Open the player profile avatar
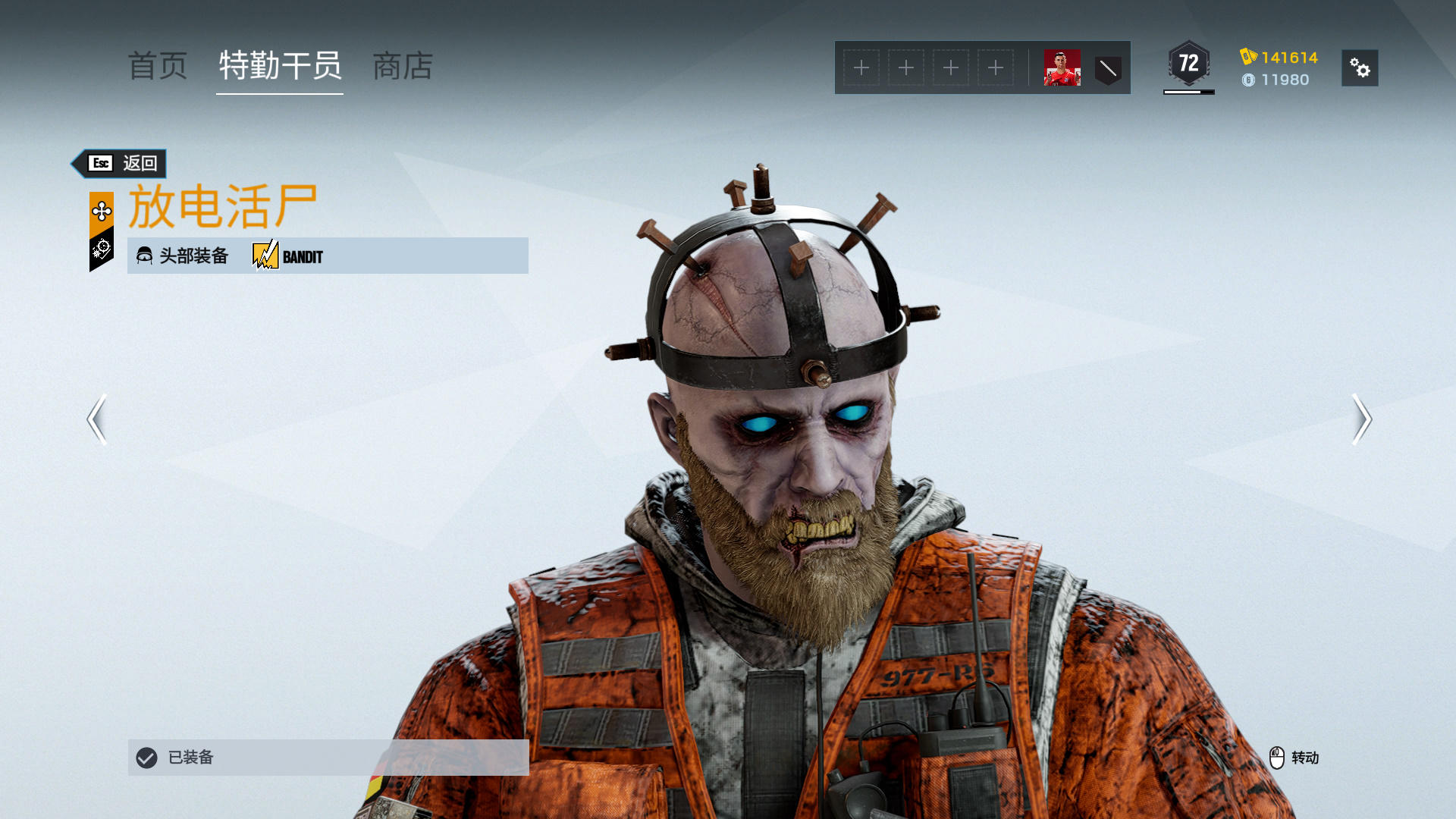1456x819 pixels. [1062, 68]
